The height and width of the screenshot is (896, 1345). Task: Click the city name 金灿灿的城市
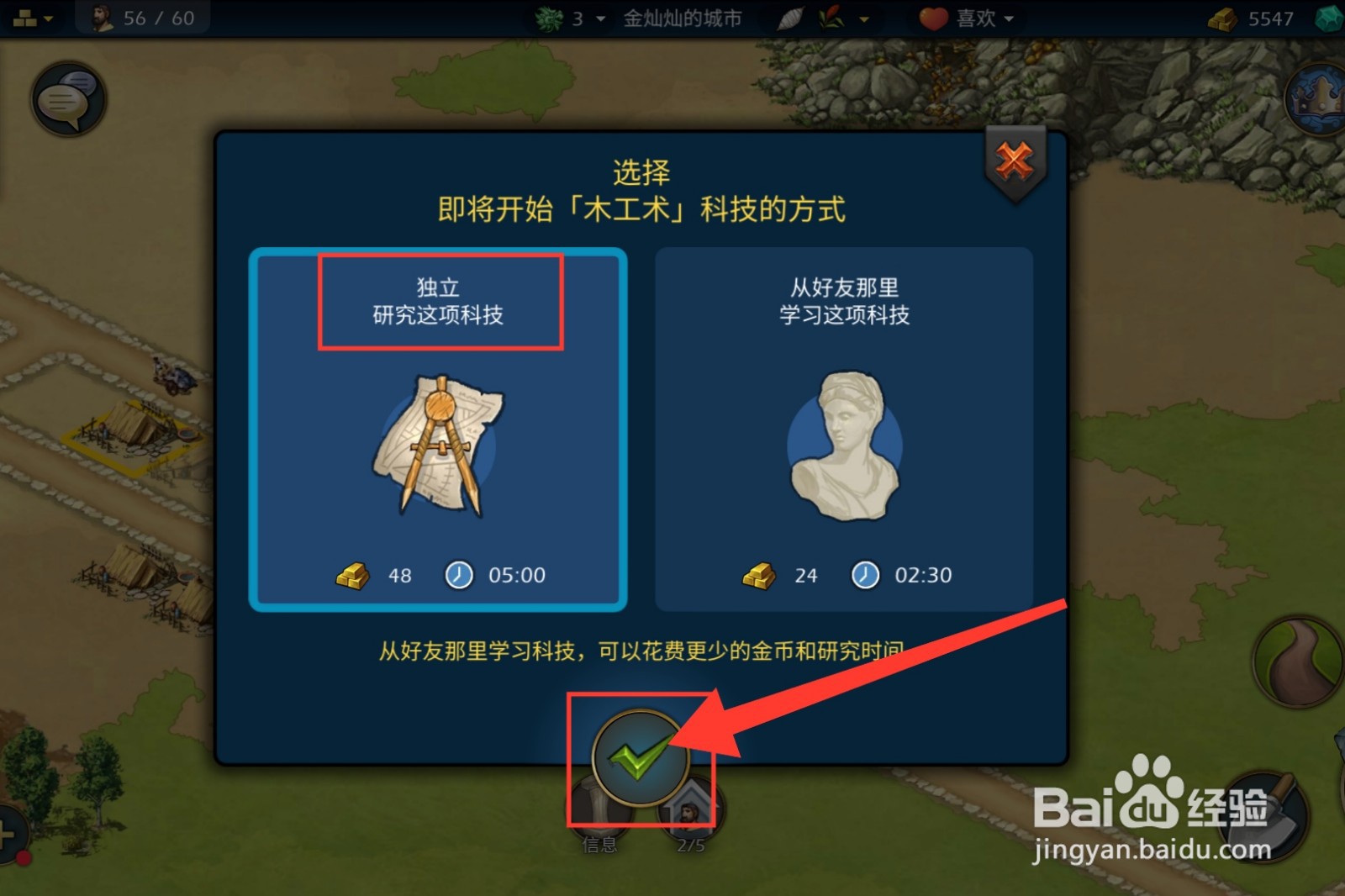pos(683,18)
